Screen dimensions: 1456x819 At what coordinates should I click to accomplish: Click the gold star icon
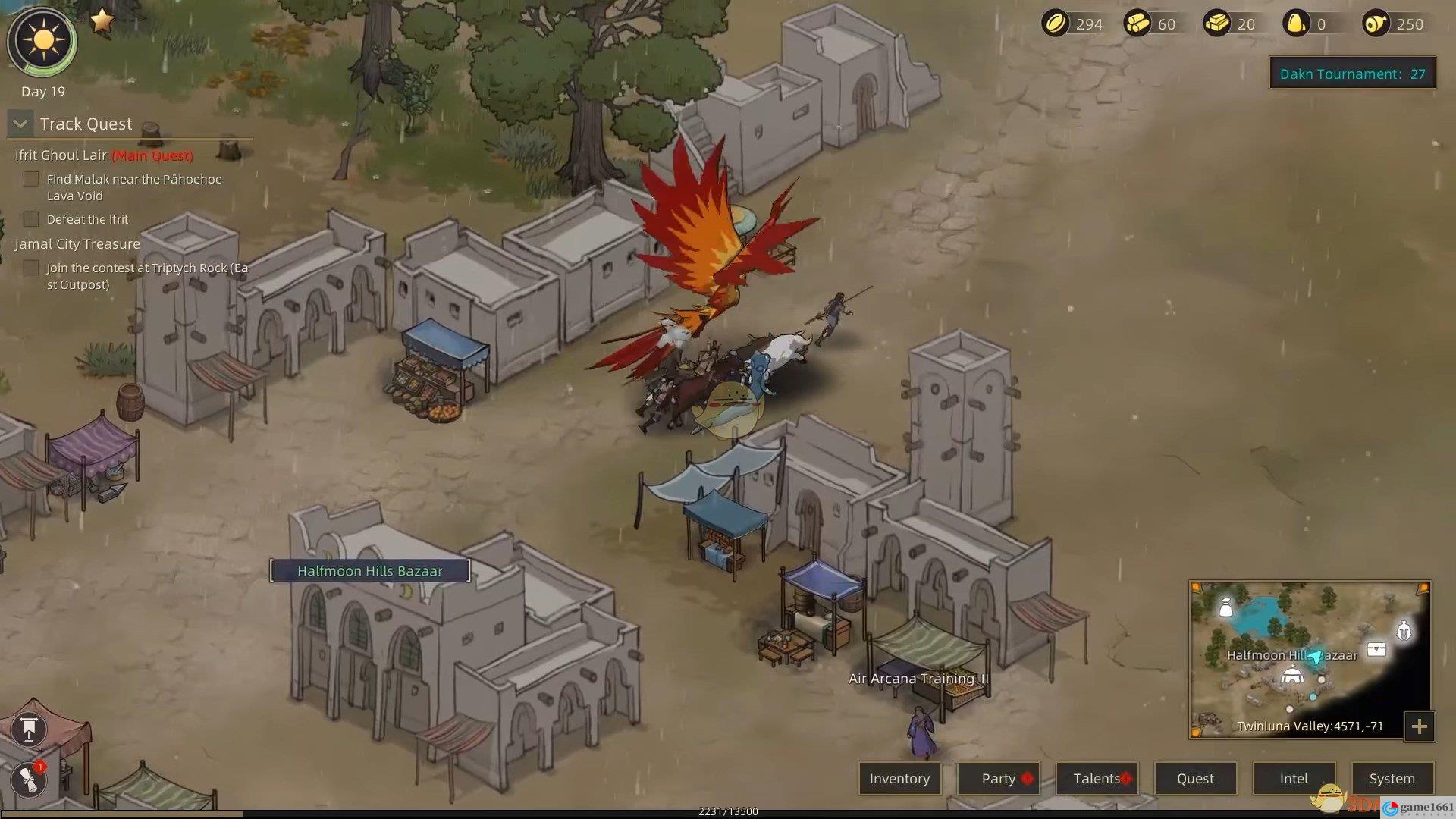point(102,20)
